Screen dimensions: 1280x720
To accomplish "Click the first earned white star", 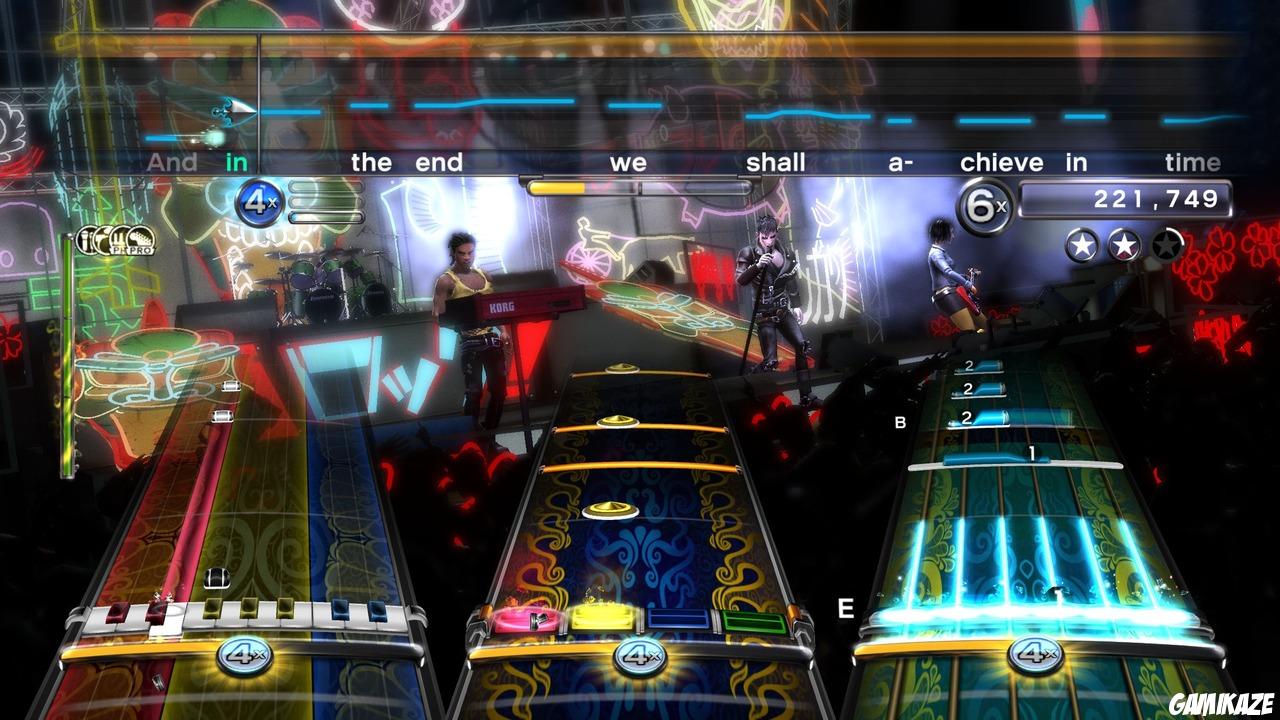I will pos(1081,243).
